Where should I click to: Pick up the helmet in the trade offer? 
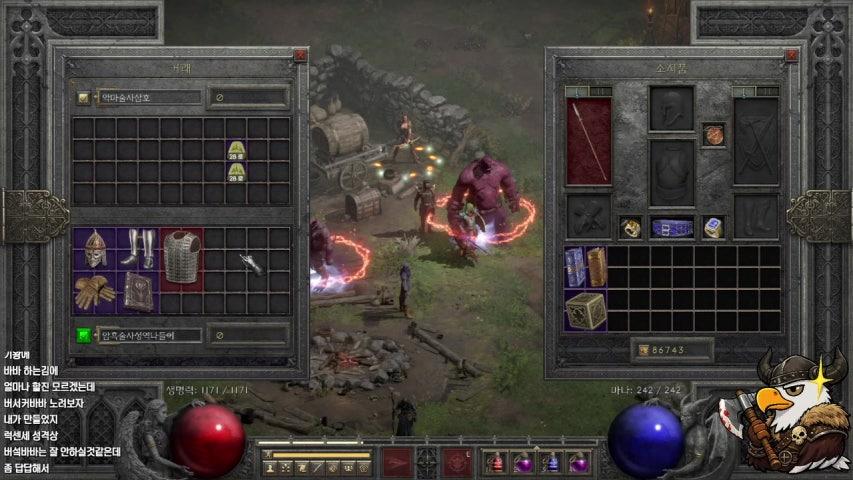94,249
